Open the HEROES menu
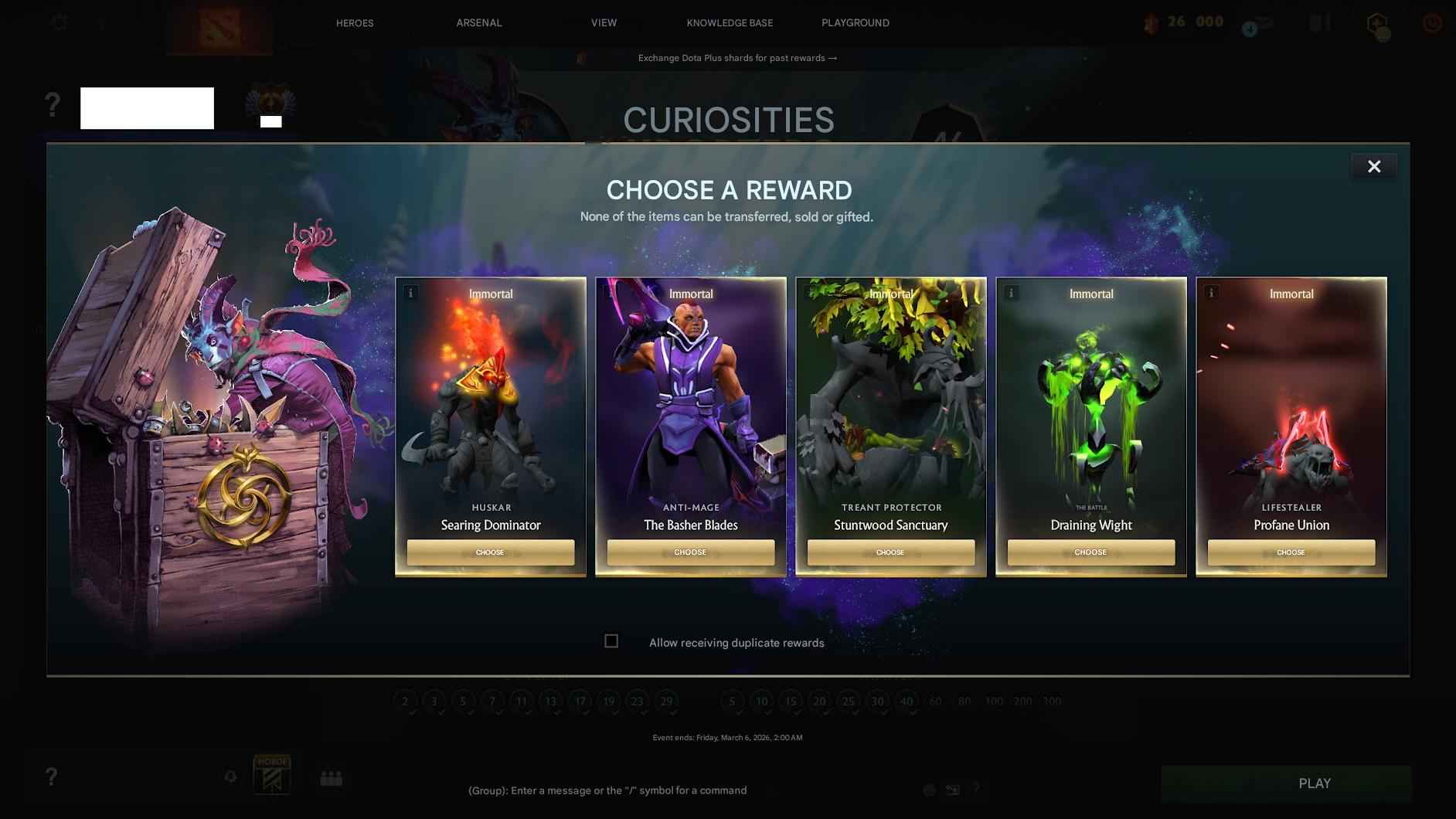The image size is (1456, 819). [x=355, y=22]
